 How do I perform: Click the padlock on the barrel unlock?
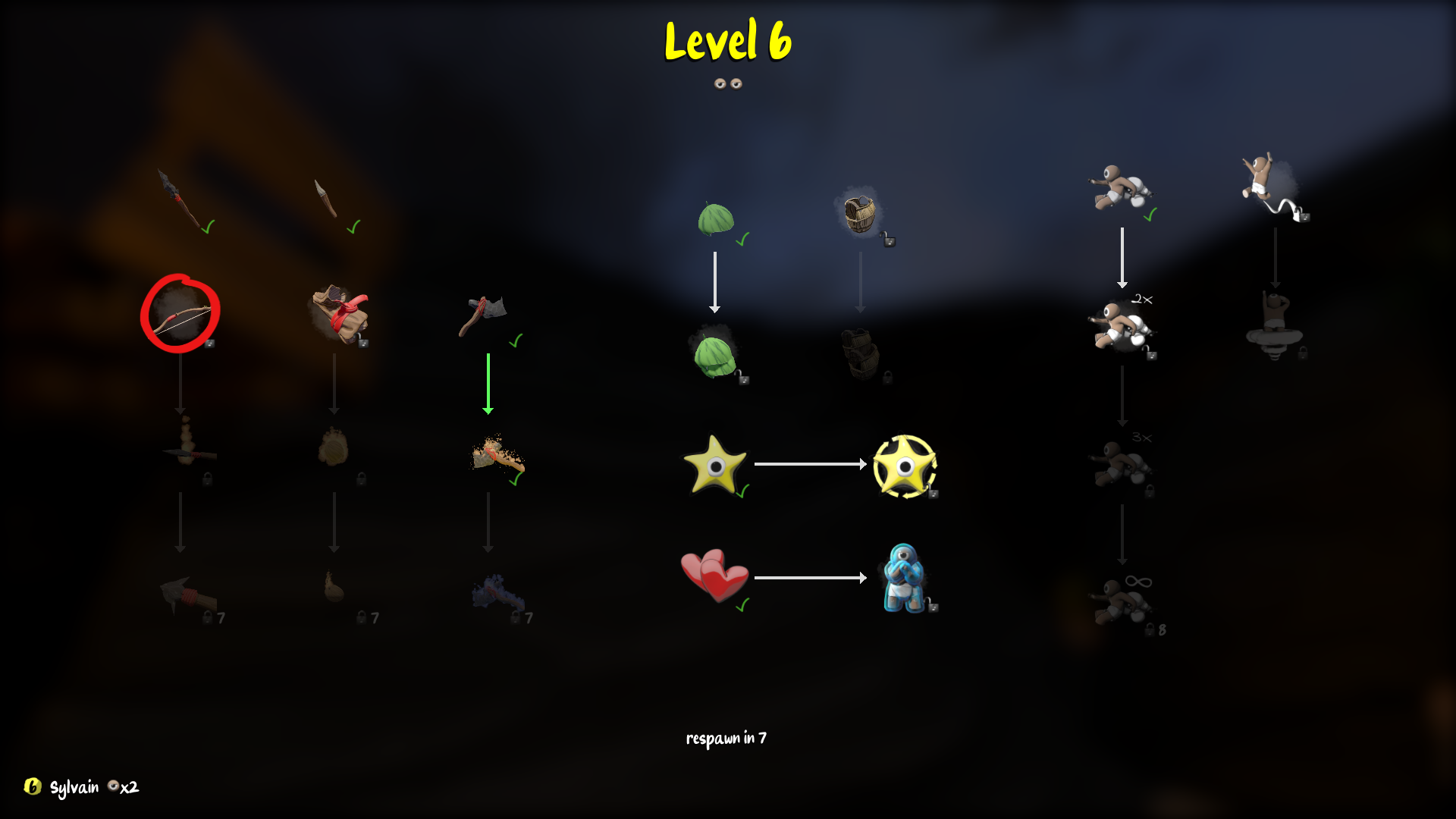[887, 239]
